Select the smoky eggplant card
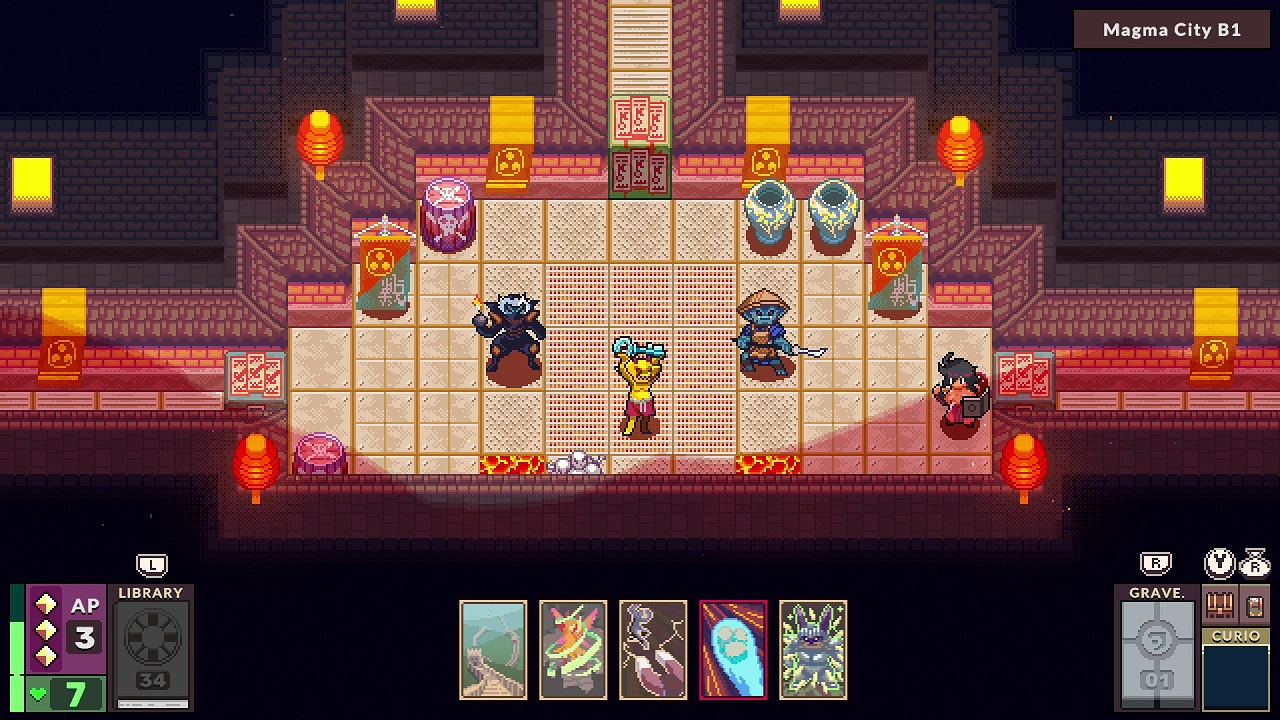The width and height of the screenshot is (1280, 720). (x=652, y=650)
